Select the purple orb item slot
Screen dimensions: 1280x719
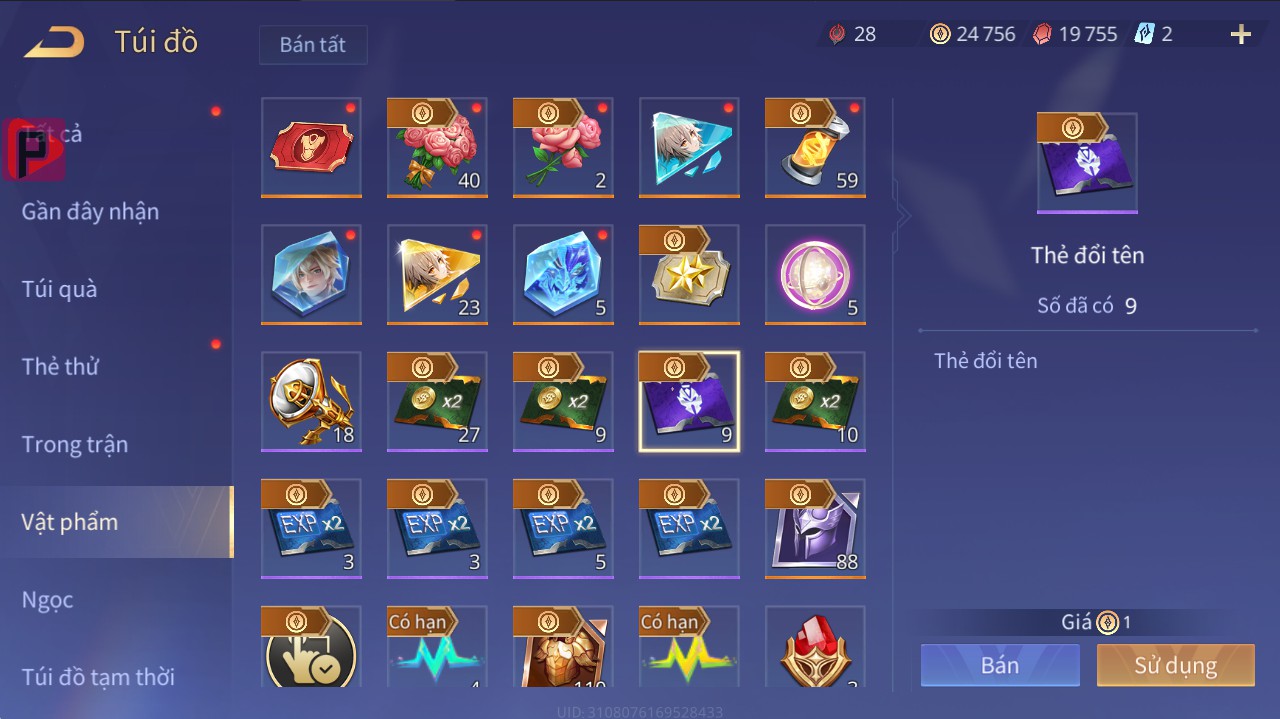pos(815,274)
